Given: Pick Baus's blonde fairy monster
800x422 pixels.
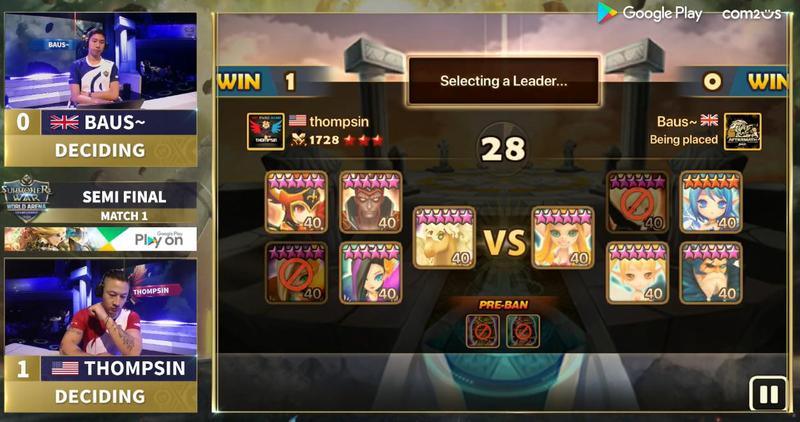Looking at the screenshot, I should pyautogui.click(x=637, y=272).
